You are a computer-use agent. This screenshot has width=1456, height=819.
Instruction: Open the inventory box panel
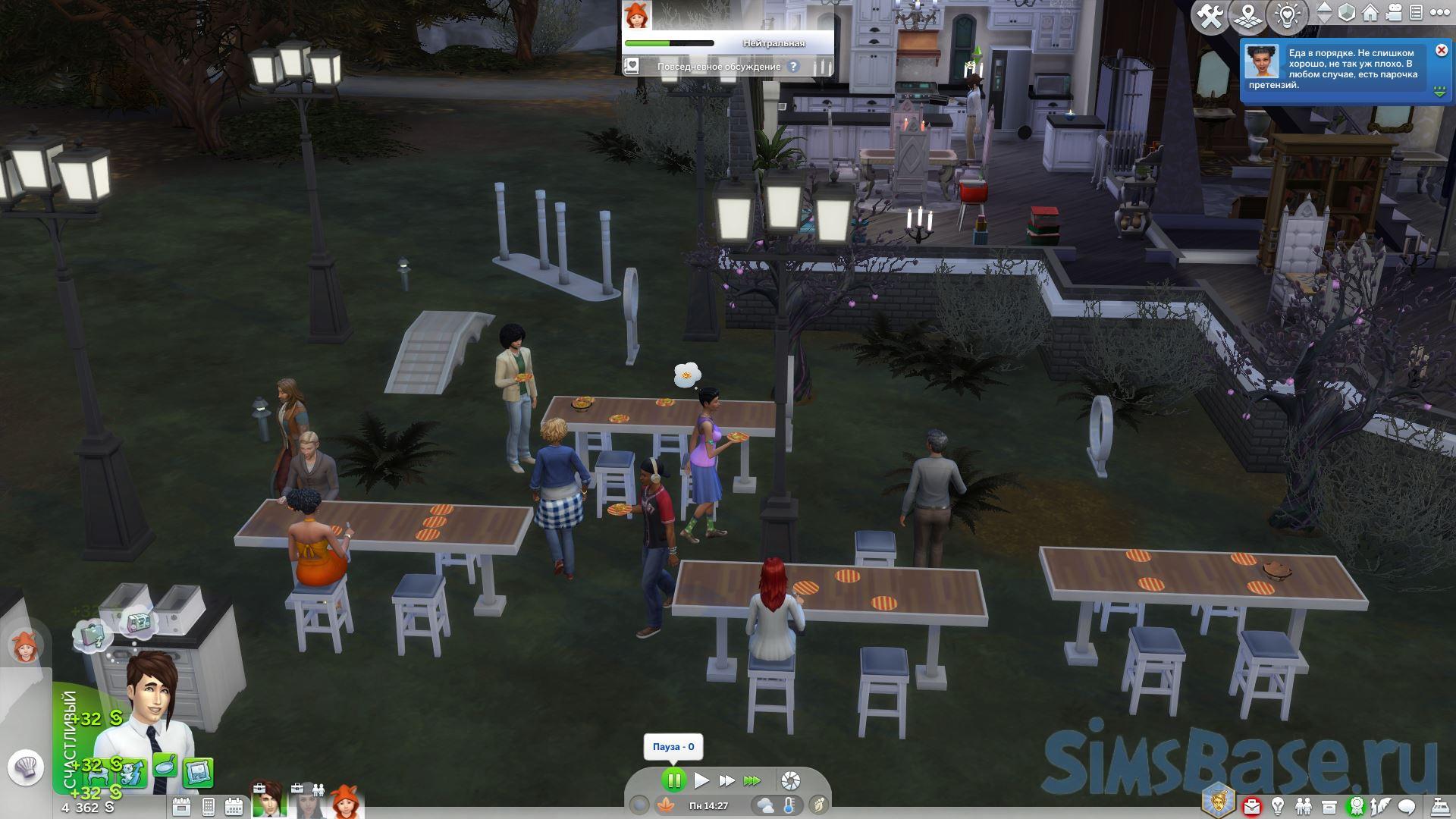click(x=1329, y=805)
